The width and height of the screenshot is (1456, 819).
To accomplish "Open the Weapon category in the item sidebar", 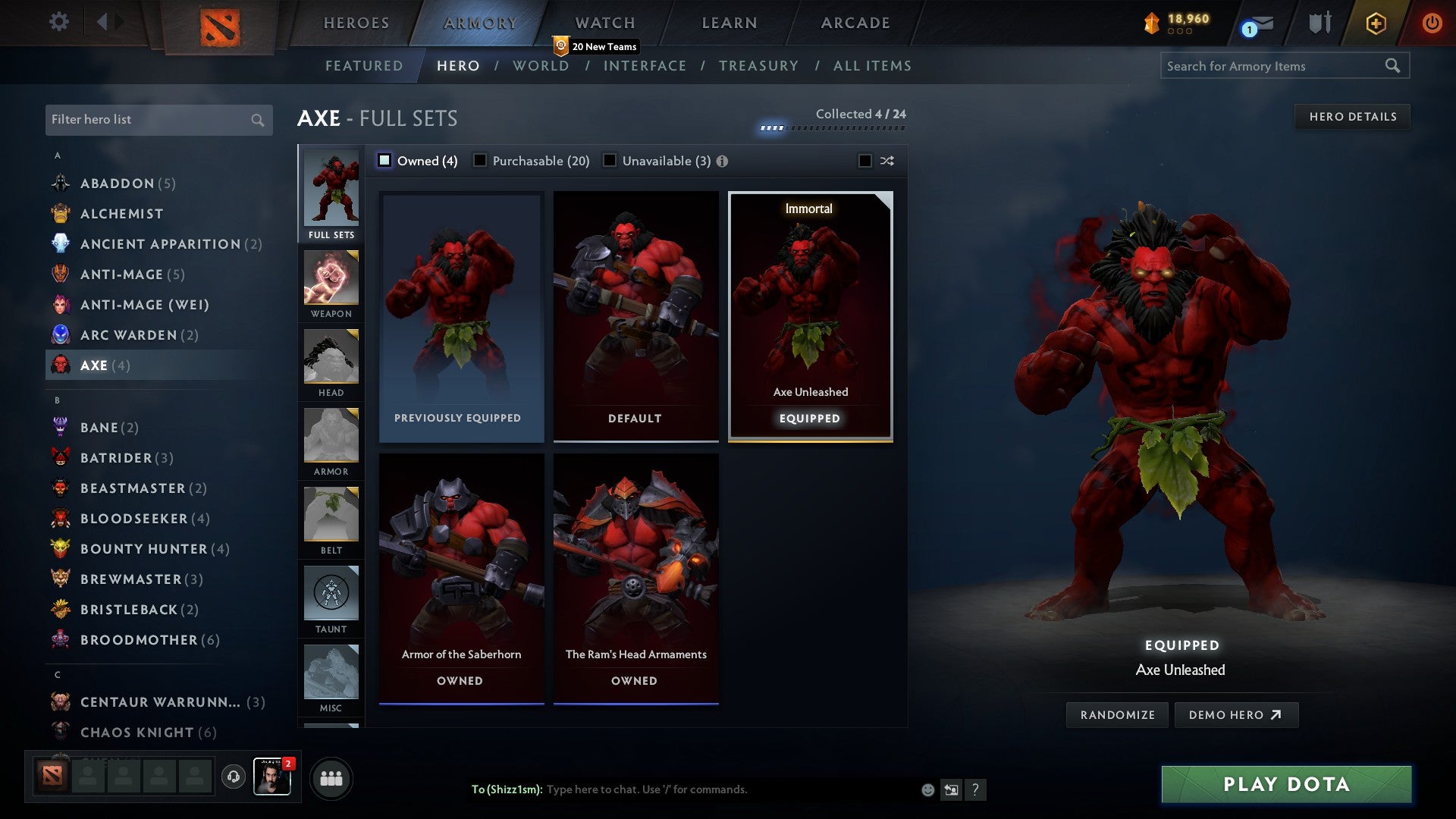I will click(x=331, y=284).
